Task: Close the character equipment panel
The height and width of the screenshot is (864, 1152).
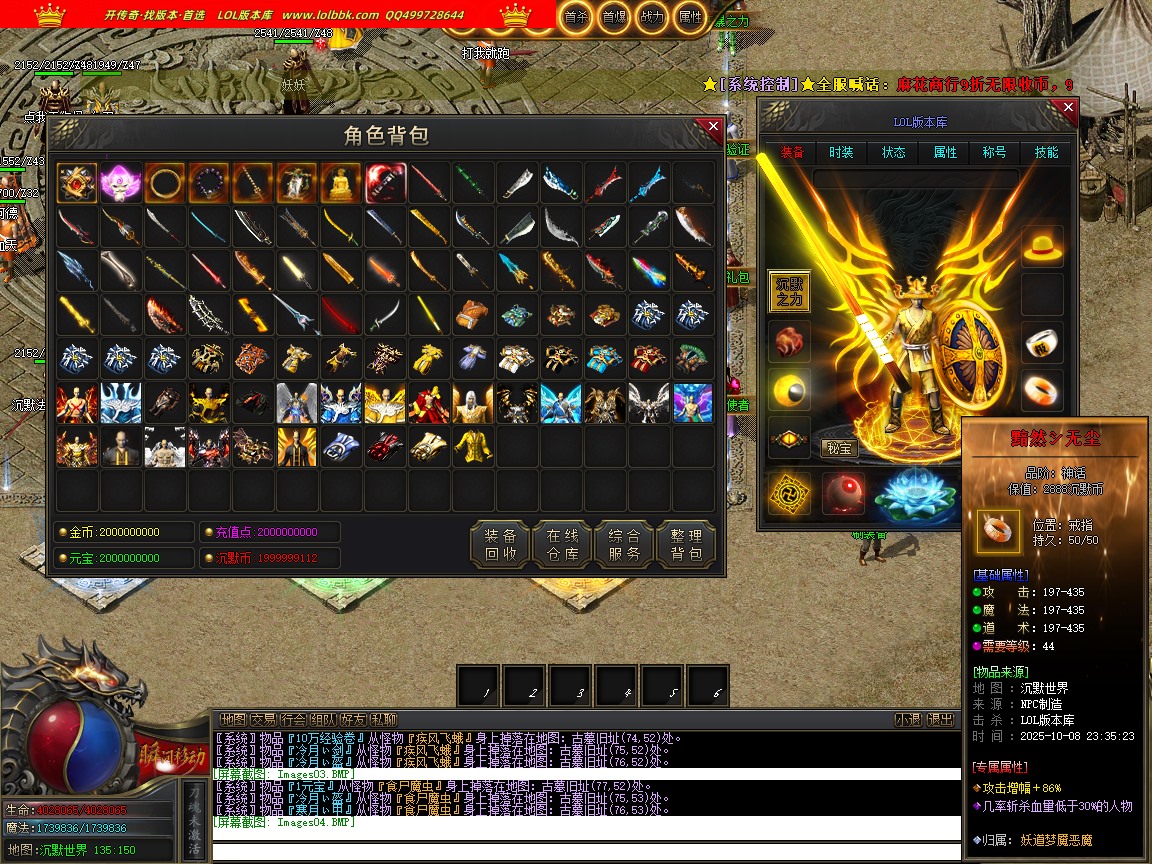Action: click(1068, 107)
